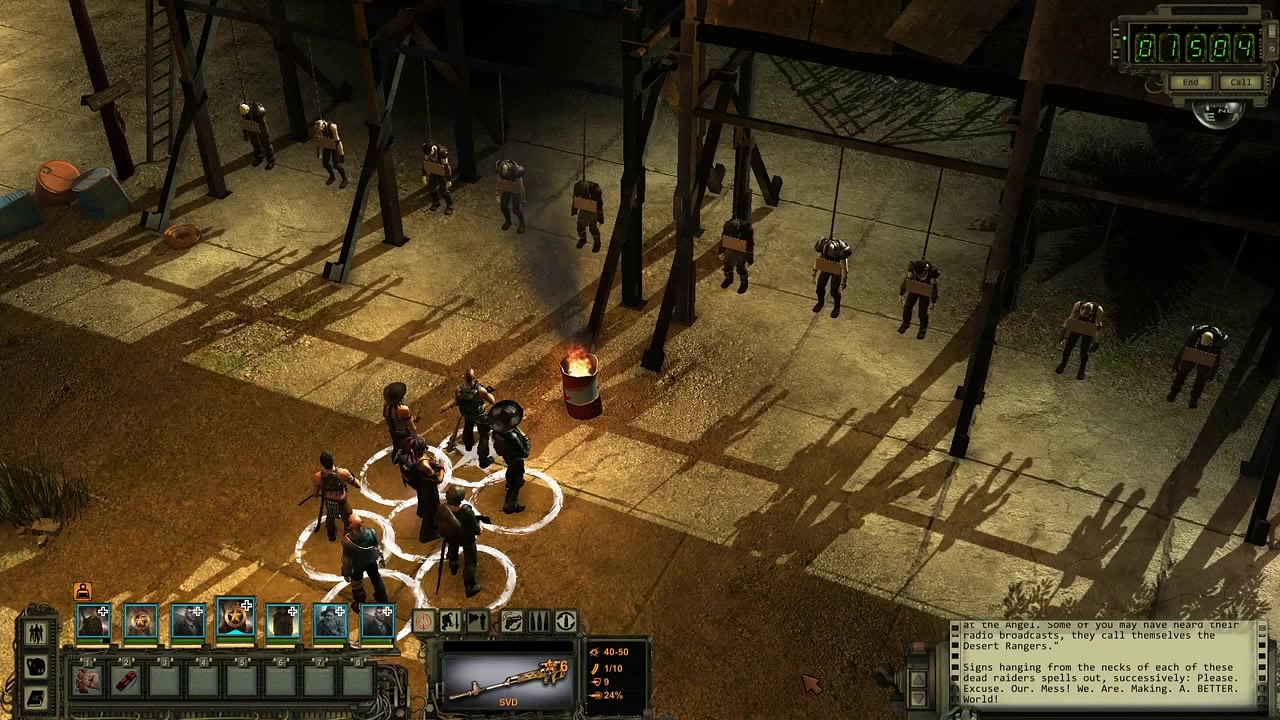
Task: Open the party silhouettes menu button
Action: coord(37,633)
